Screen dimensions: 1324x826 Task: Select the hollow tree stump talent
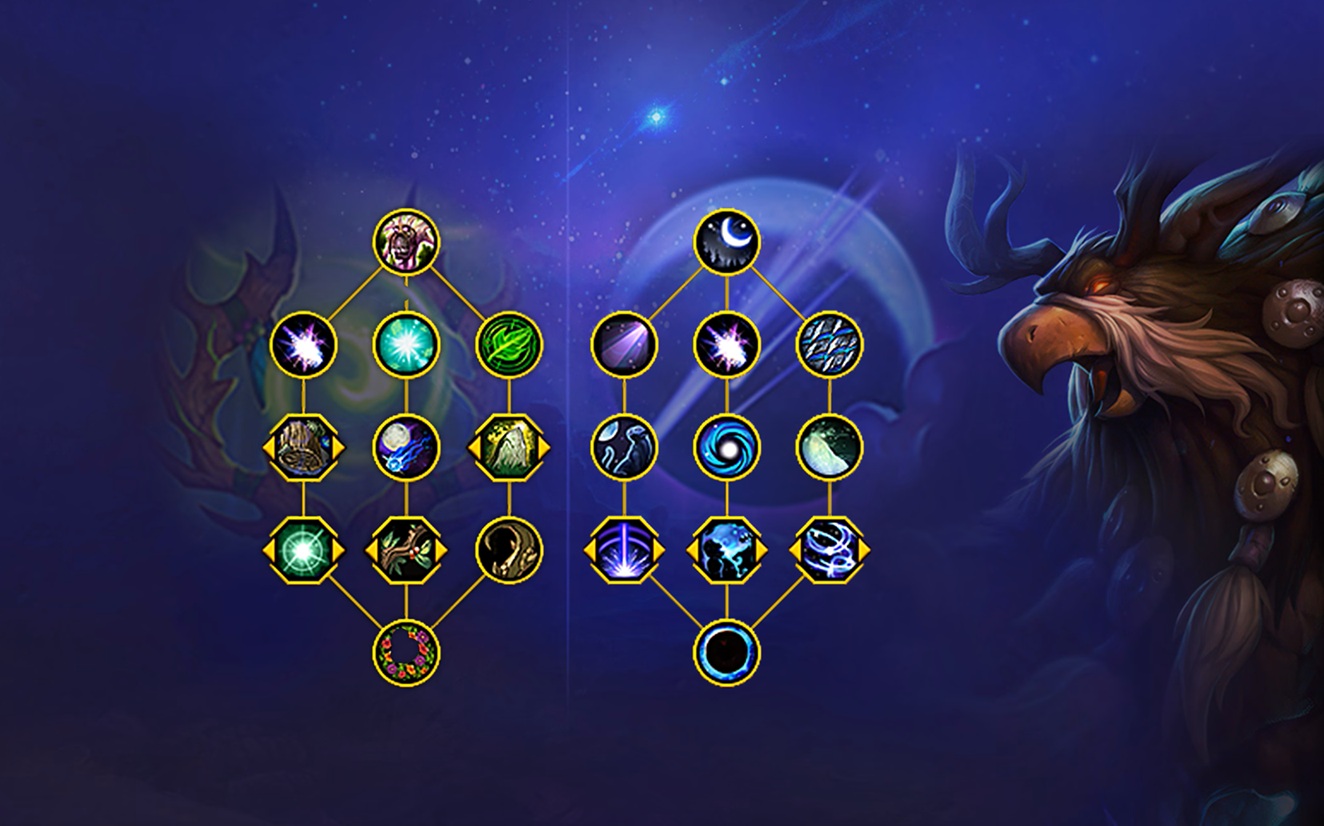(303, 447)
